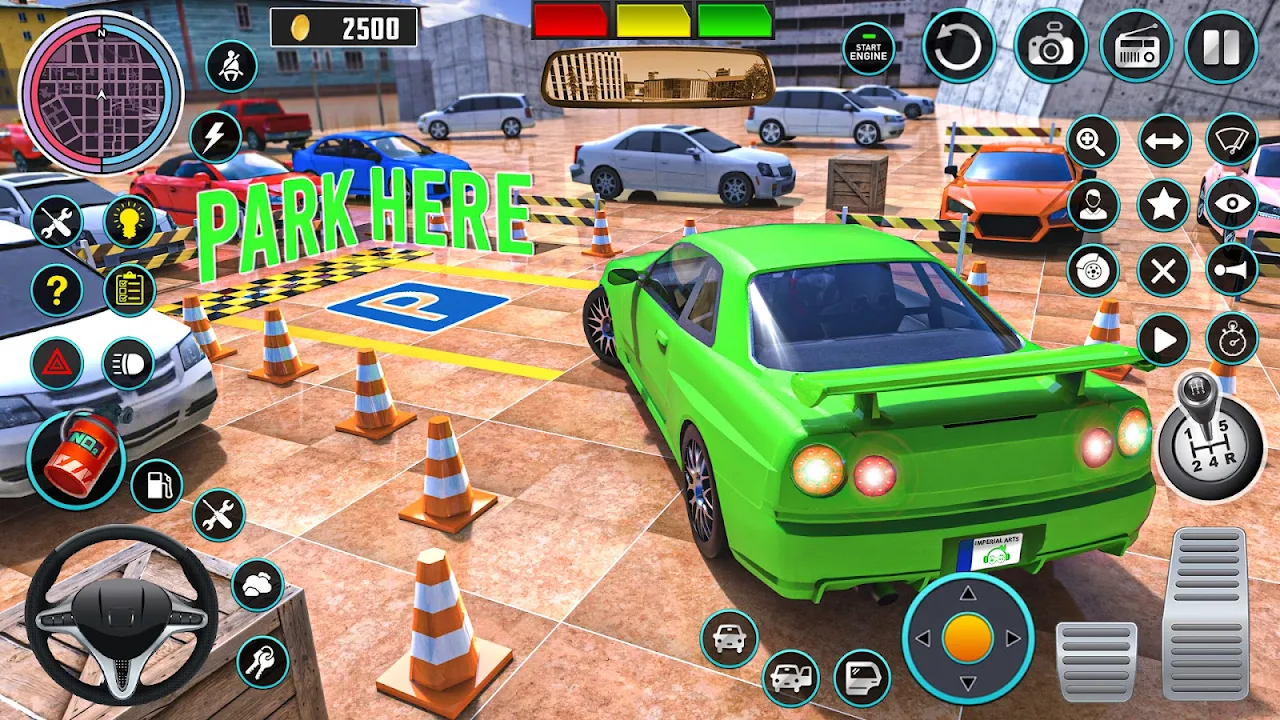1280x720 pixels.
Task: Zoom in with the magnifier button
Action: point(1092,141)
